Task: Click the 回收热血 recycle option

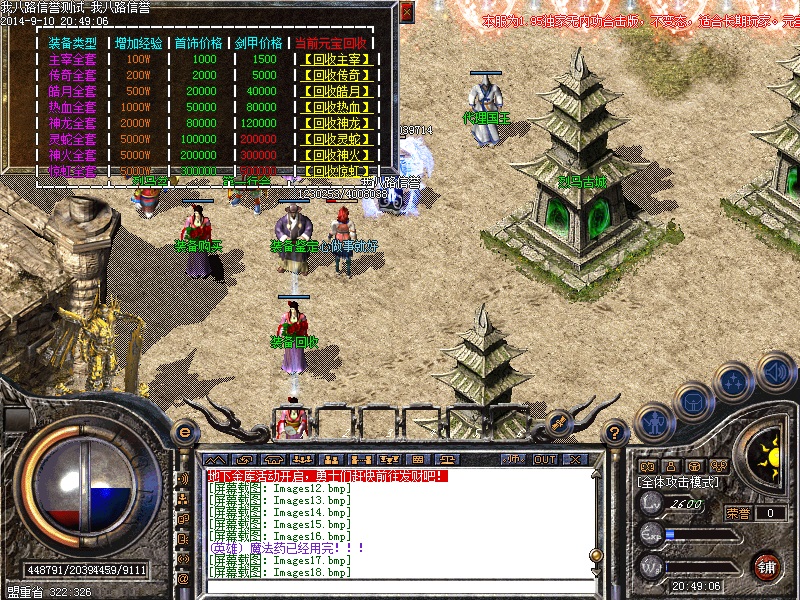Action: click(x=333, y=107)
